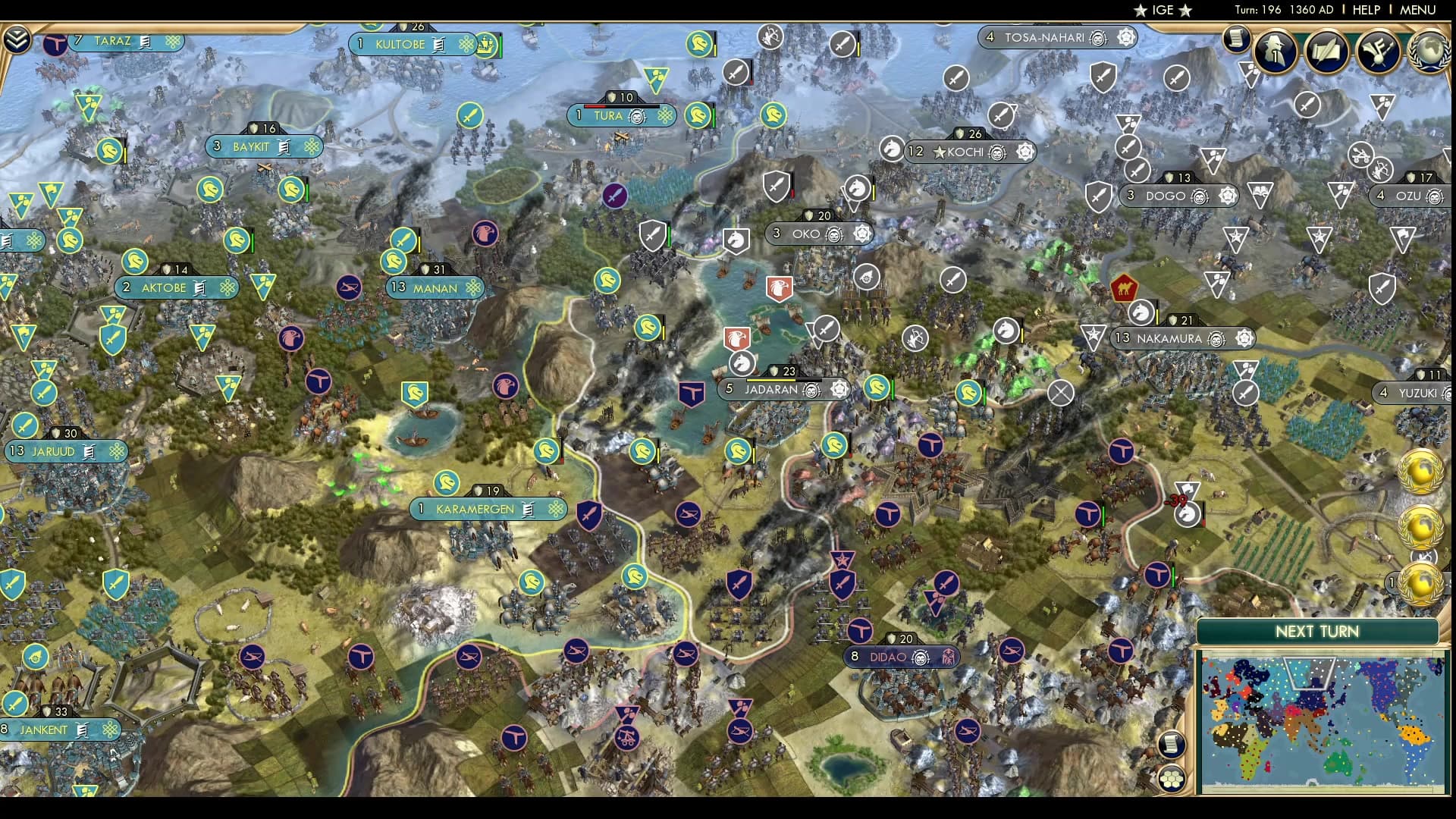This screenshot has height=819, width=1456.
Task: Open the Diplomacy globe icon top right
Action: (1426, 52)
